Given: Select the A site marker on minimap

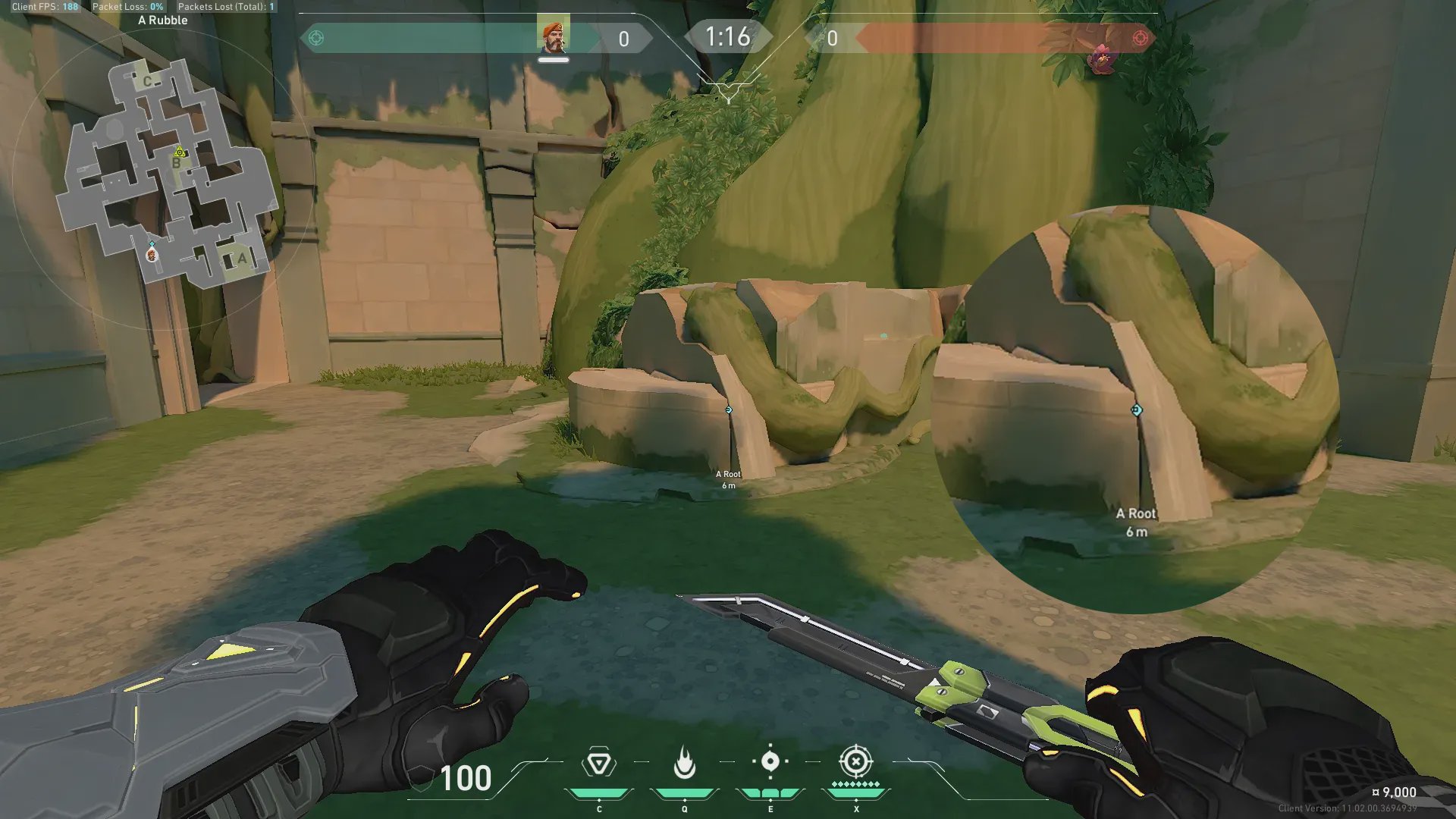Looking at the screenshot, I should 242,259.
